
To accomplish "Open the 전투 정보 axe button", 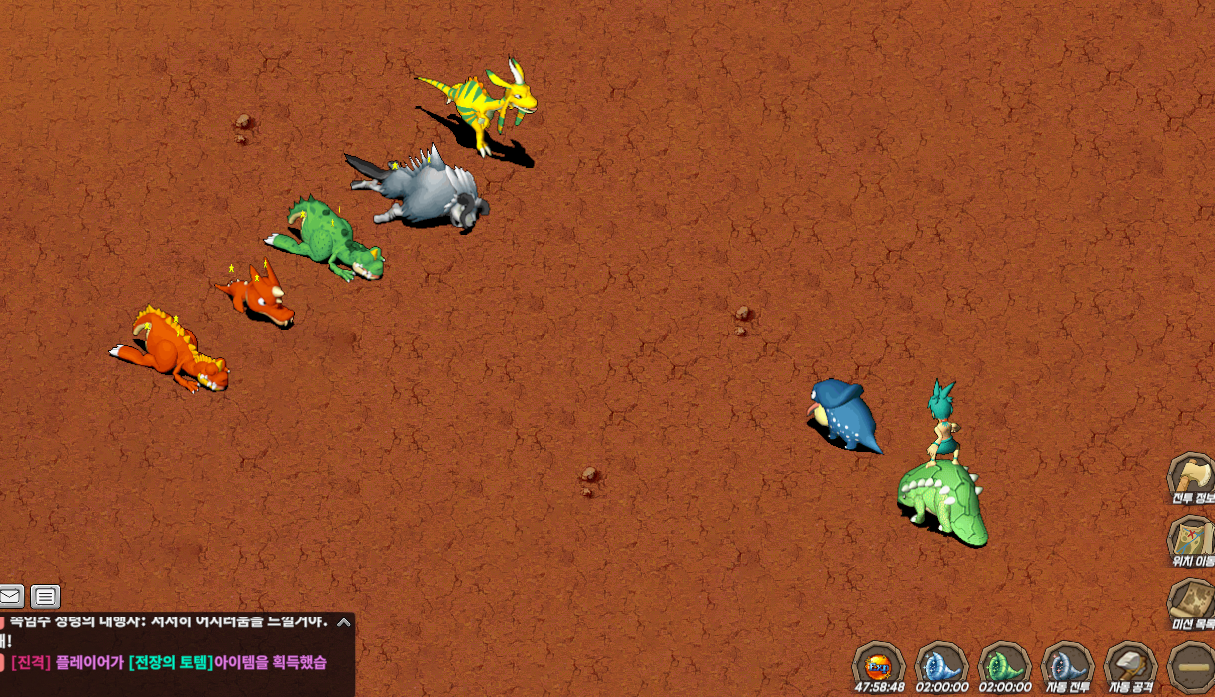I will (x=1190, y=476).
